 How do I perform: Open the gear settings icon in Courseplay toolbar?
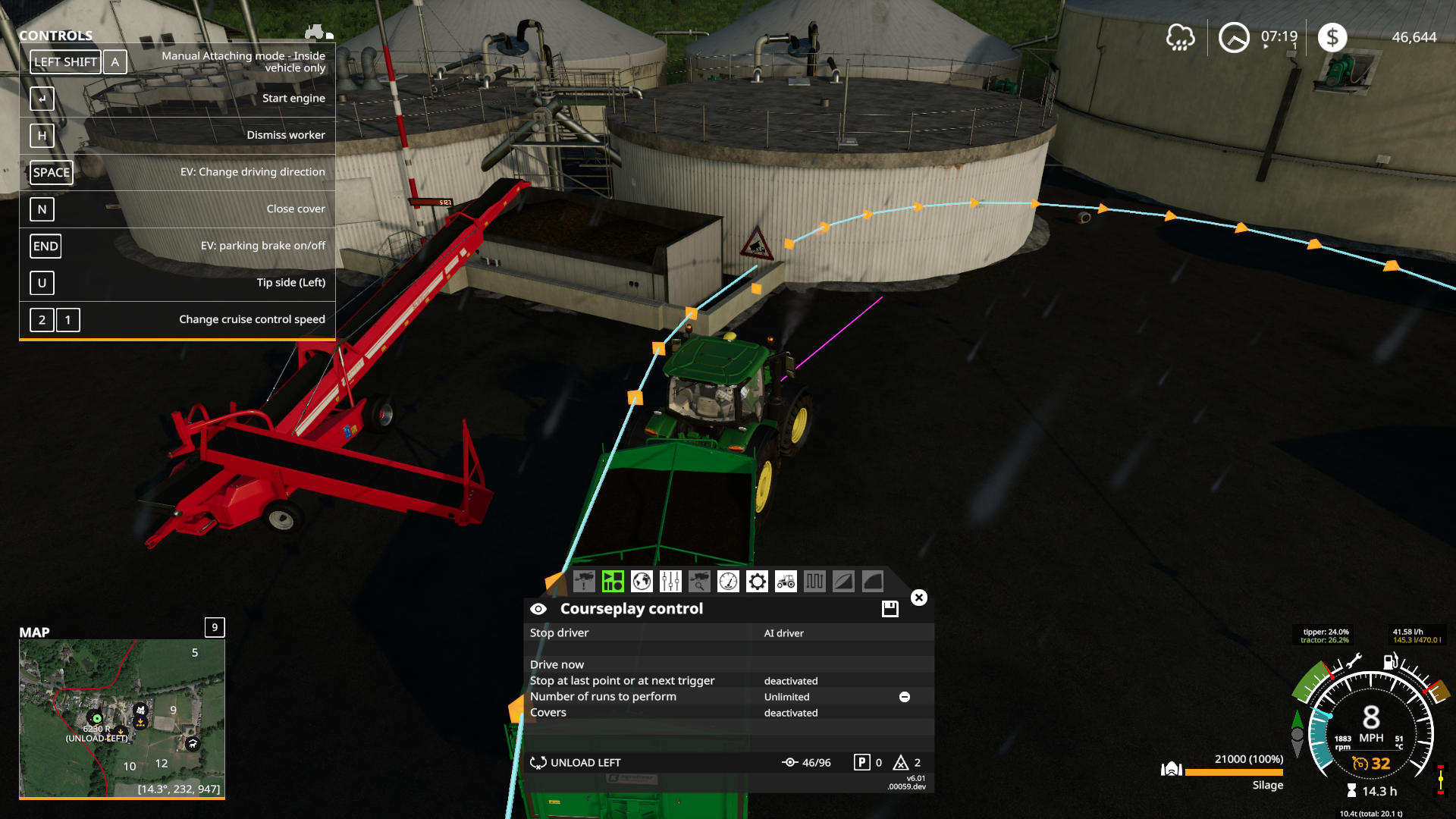[756, 582]
